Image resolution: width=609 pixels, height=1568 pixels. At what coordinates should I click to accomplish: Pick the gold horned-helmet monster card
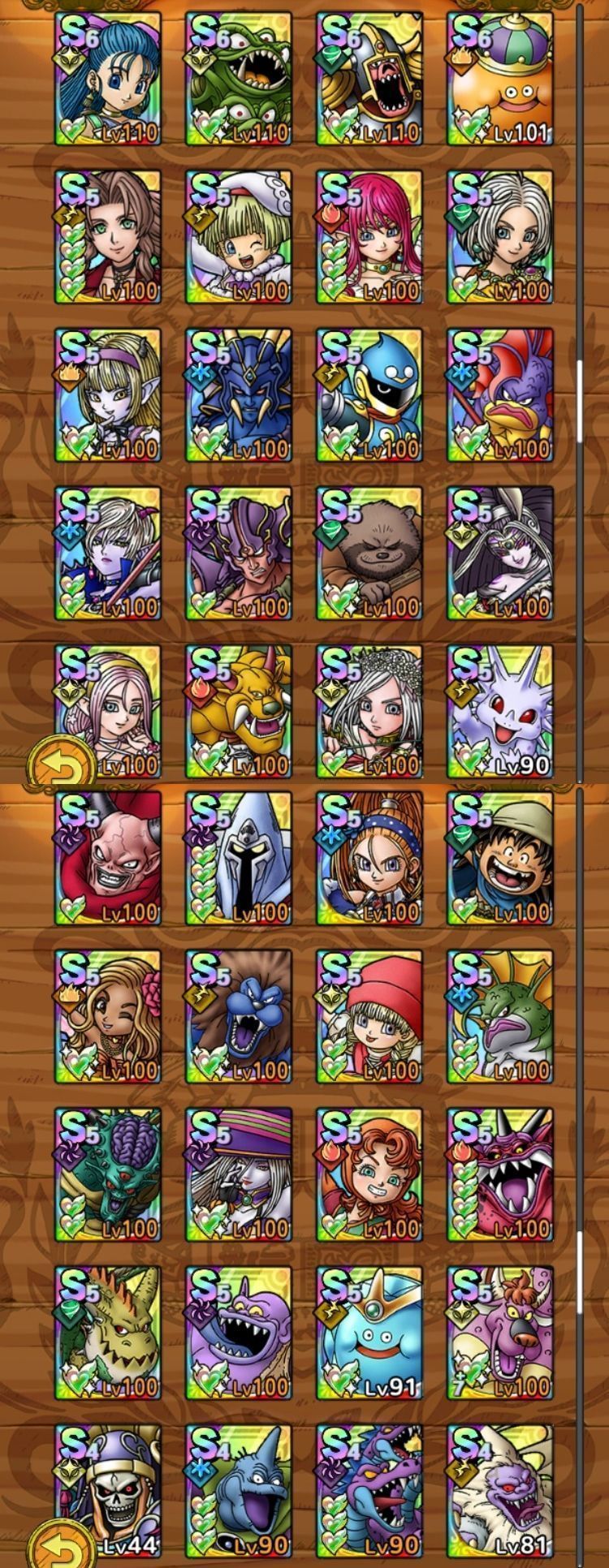[x=369, y=79]
